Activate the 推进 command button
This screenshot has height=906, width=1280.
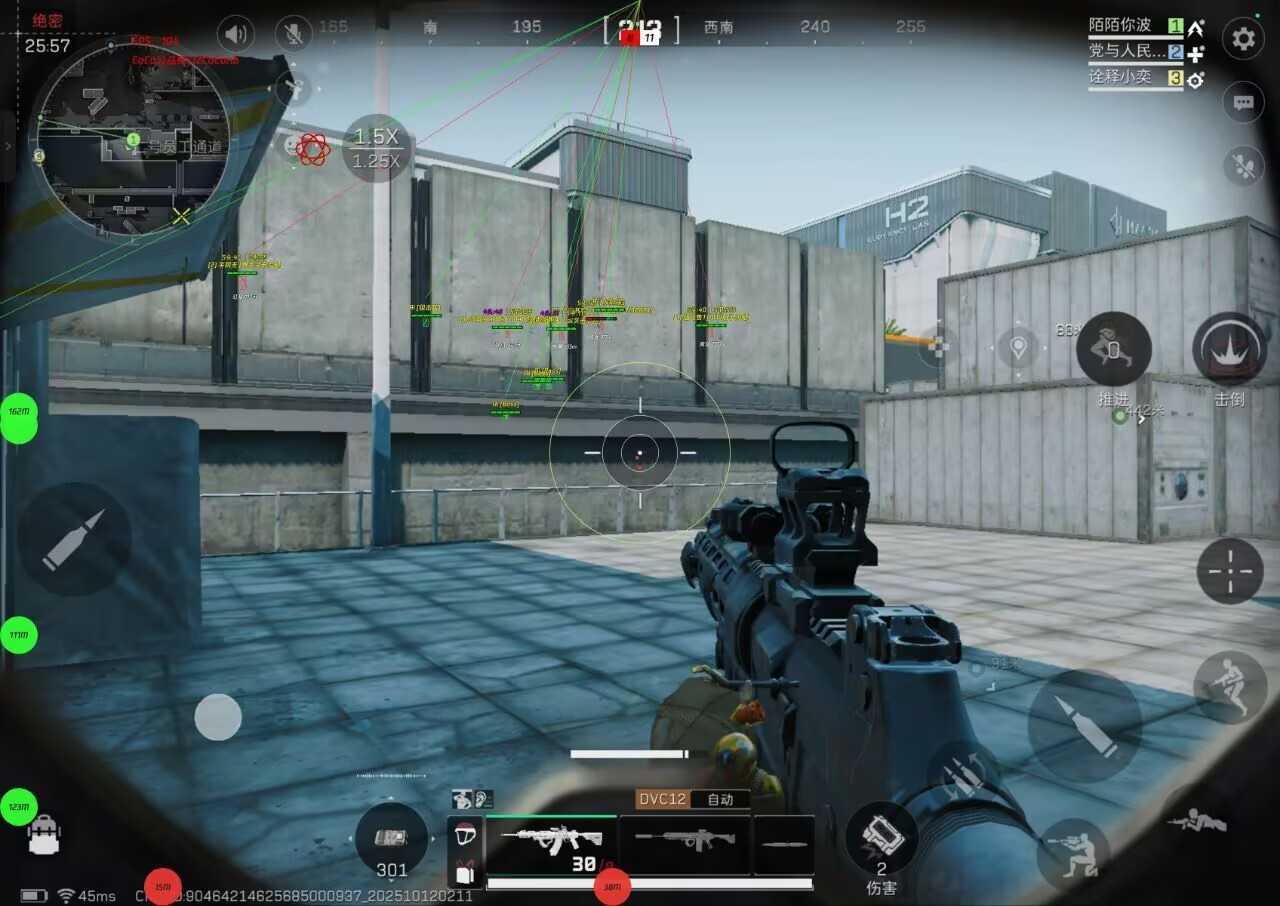click(1113, 350)
